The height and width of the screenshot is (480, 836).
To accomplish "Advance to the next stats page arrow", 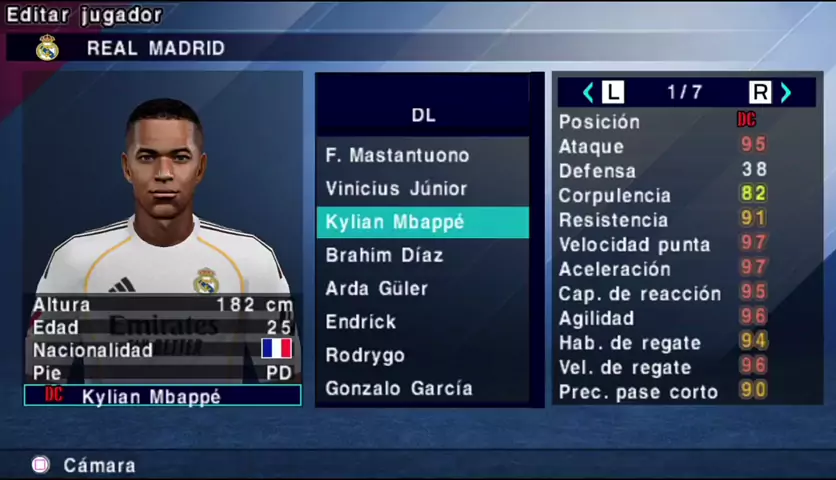I will pos(786,93).
